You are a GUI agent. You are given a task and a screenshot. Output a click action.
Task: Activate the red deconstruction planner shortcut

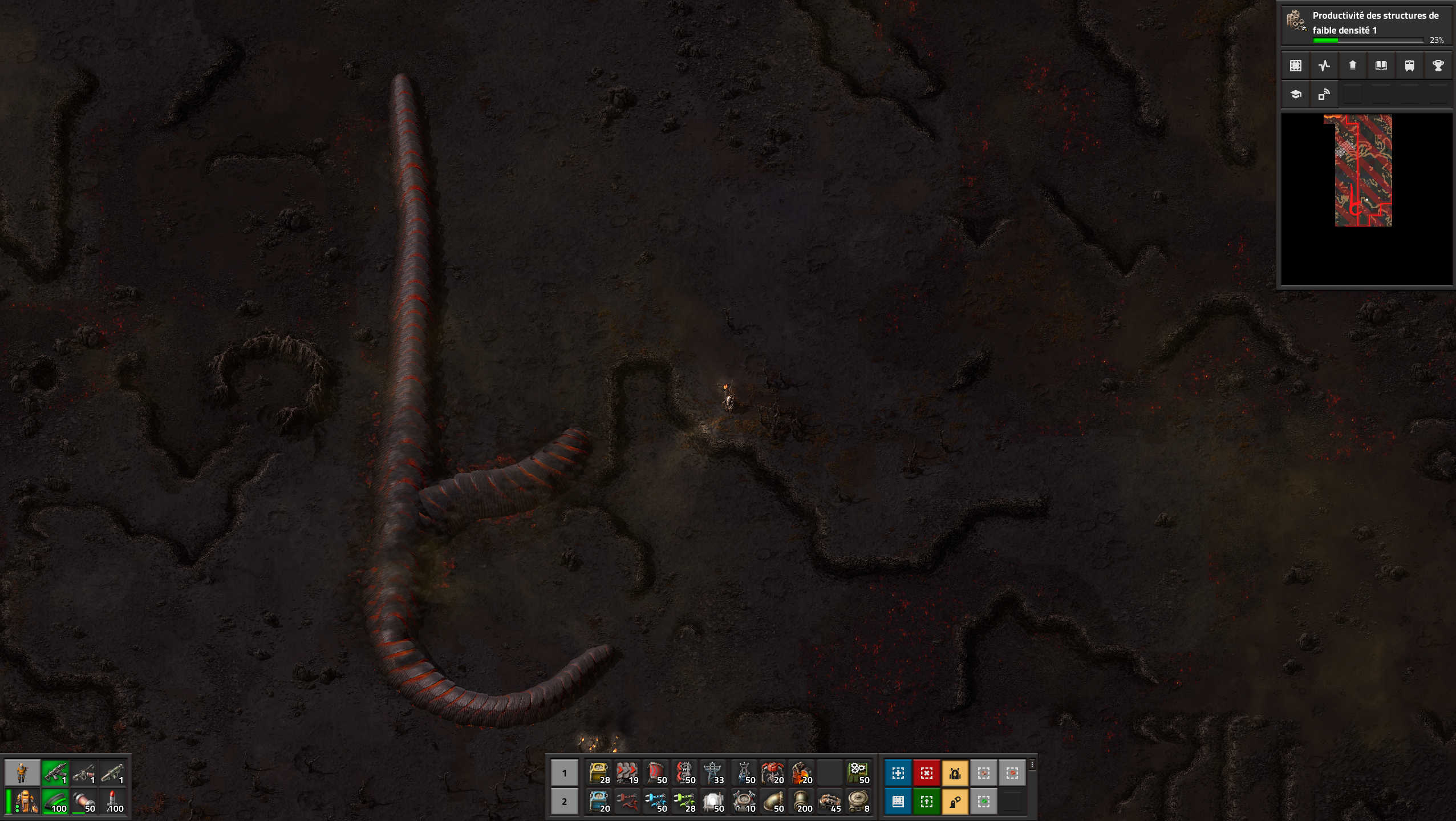click(x=926, y=773)
